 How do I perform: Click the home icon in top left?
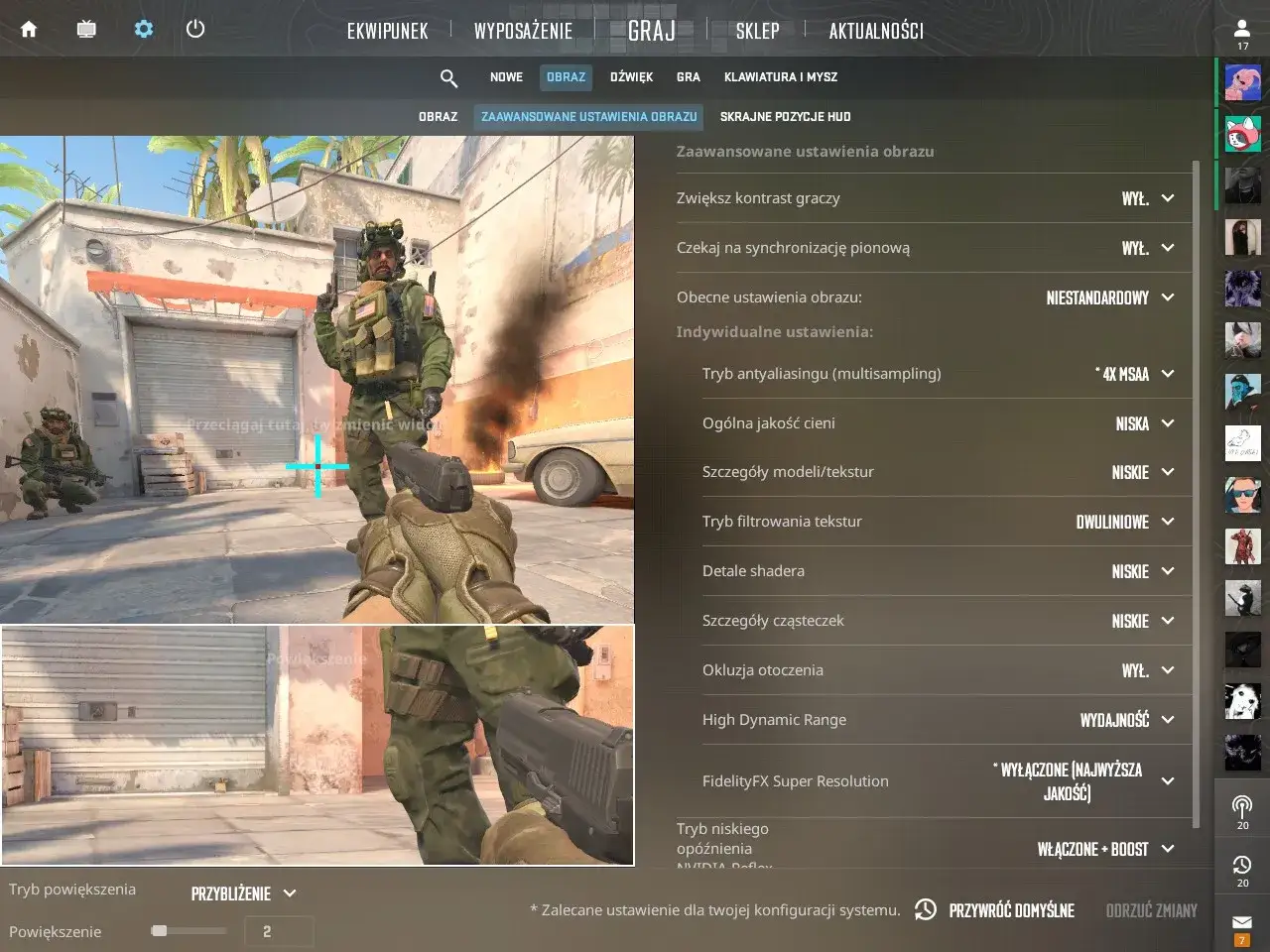tap(28, 29)
